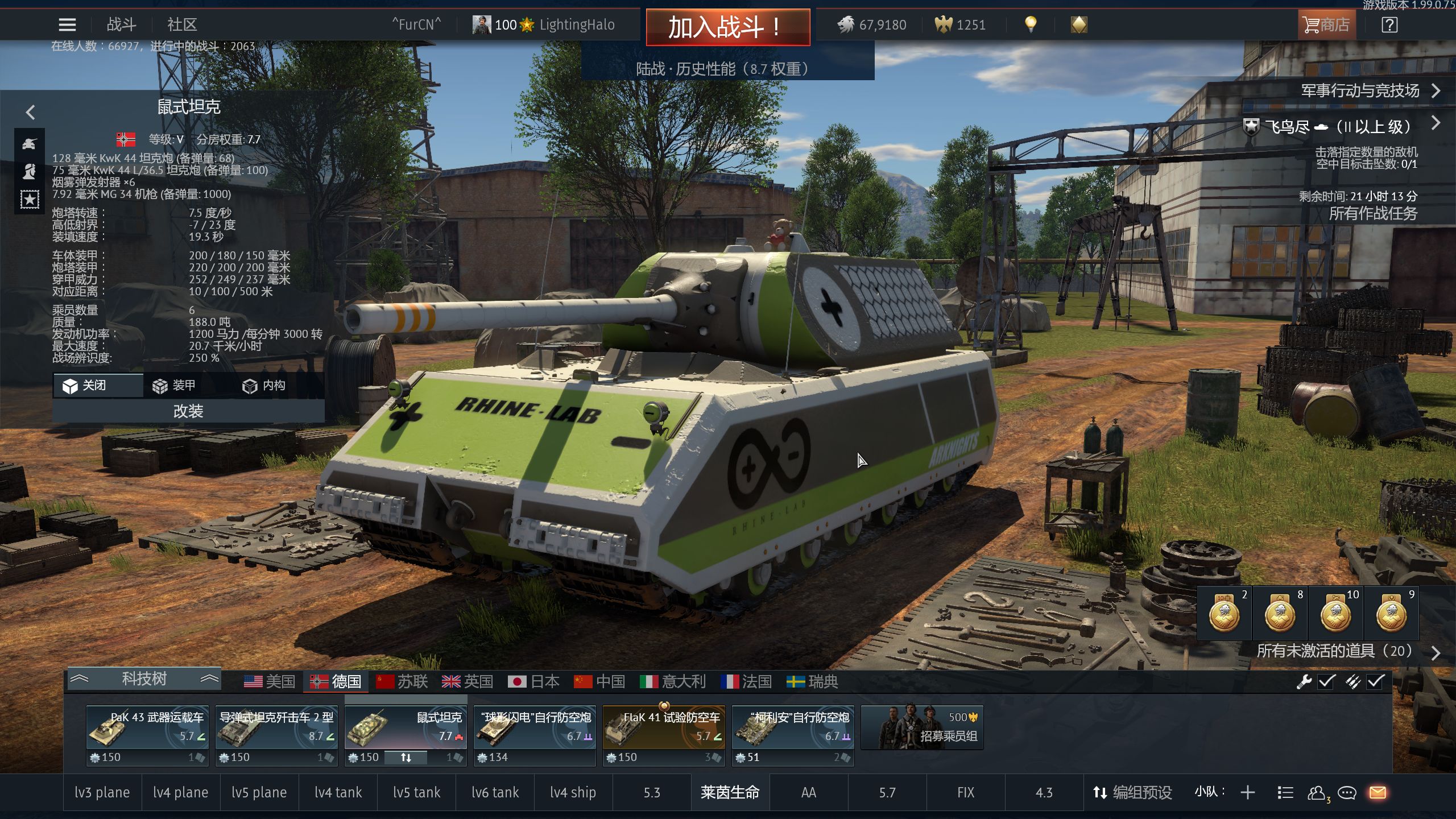Image resolution: width=1456 pixels, height=819 pixels.
Task: Switch to 装甲 armor view
Action: click(x=175, y=386)
